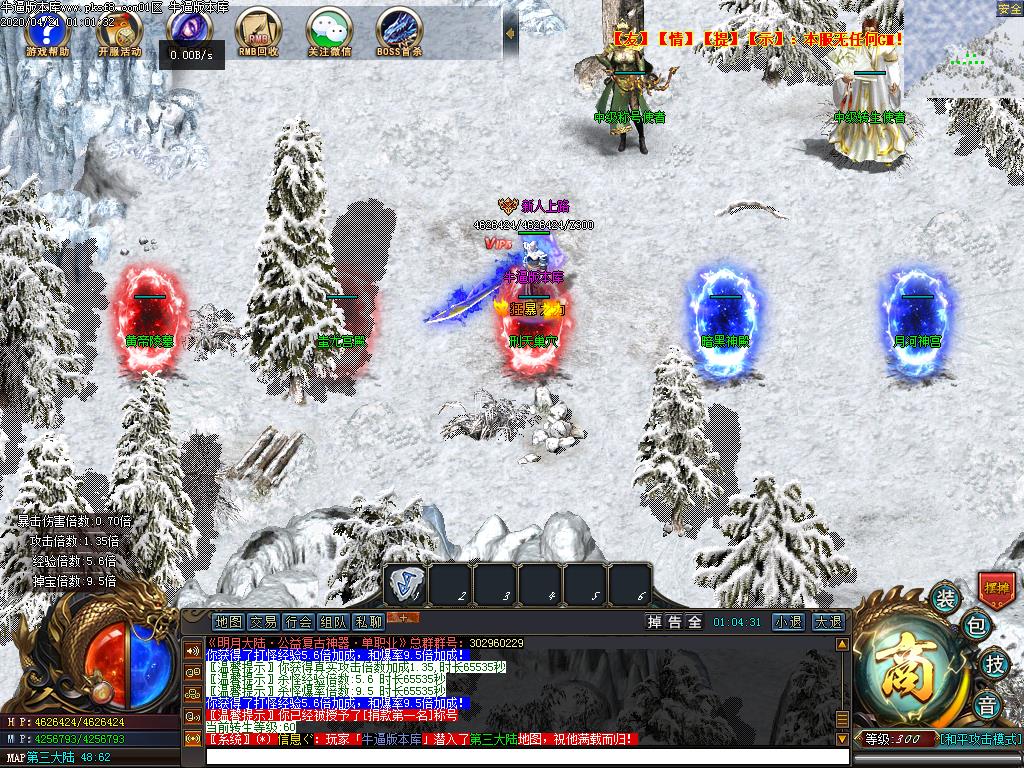
Task: Focus the chat text input box
Action: point(520,757)
